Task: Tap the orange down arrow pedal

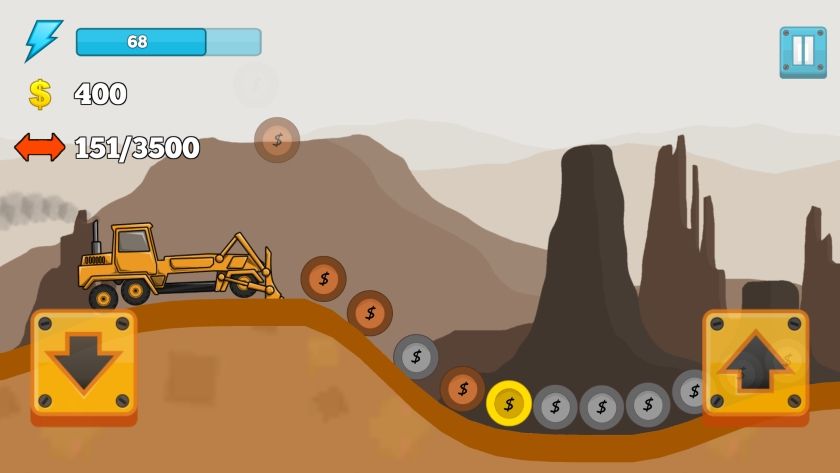Action: [83, 364]
